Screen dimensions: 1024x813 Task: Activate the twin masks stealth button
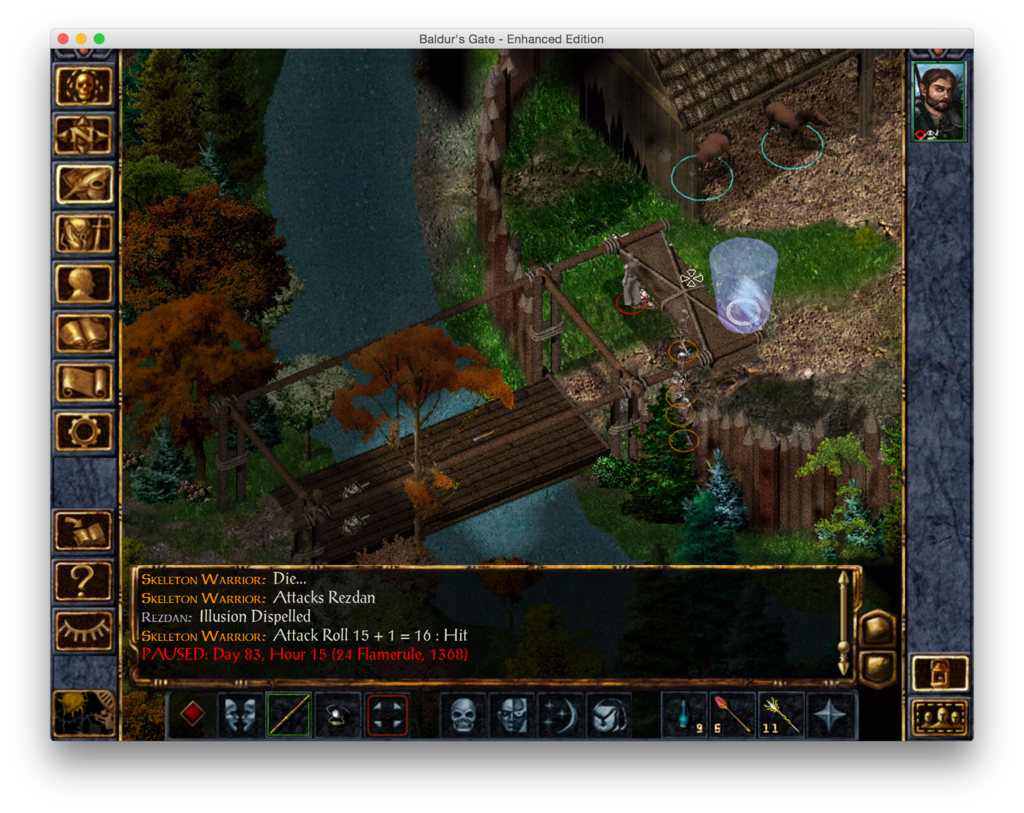tap(240, 715)
